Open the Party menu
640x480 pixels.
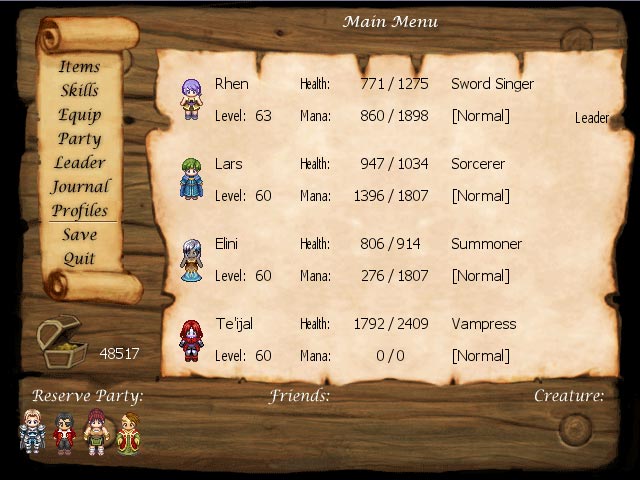(80, 139)
